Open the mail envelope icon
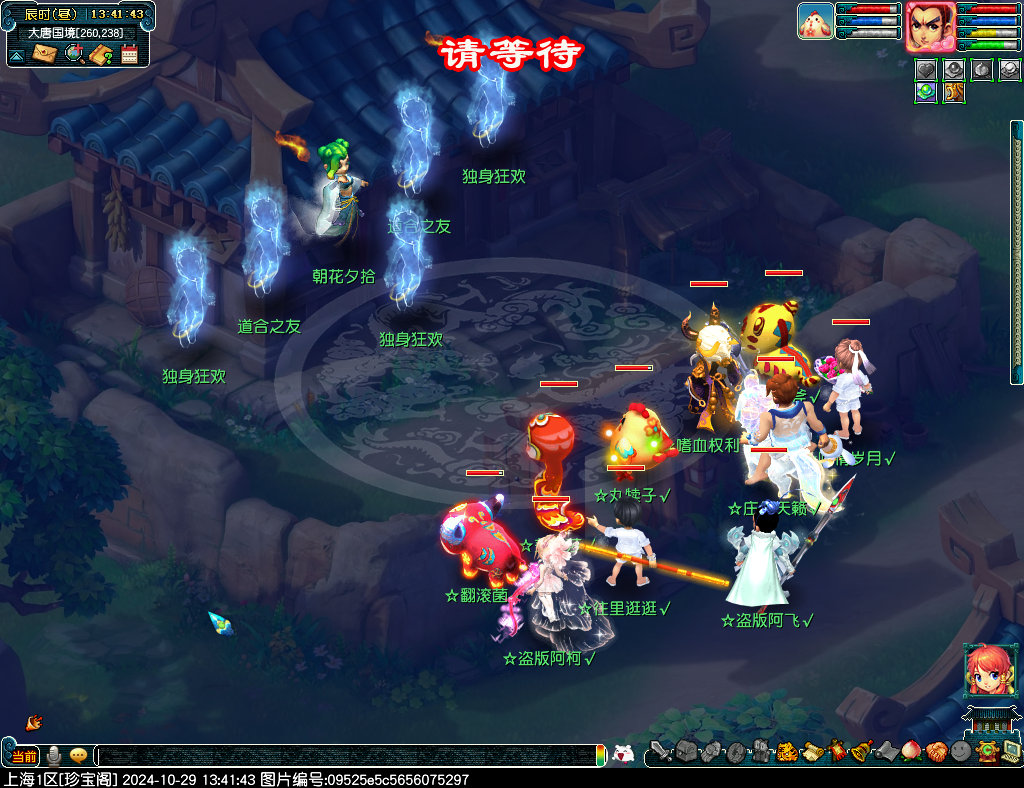1024x788 pixels. coord(45,53)
